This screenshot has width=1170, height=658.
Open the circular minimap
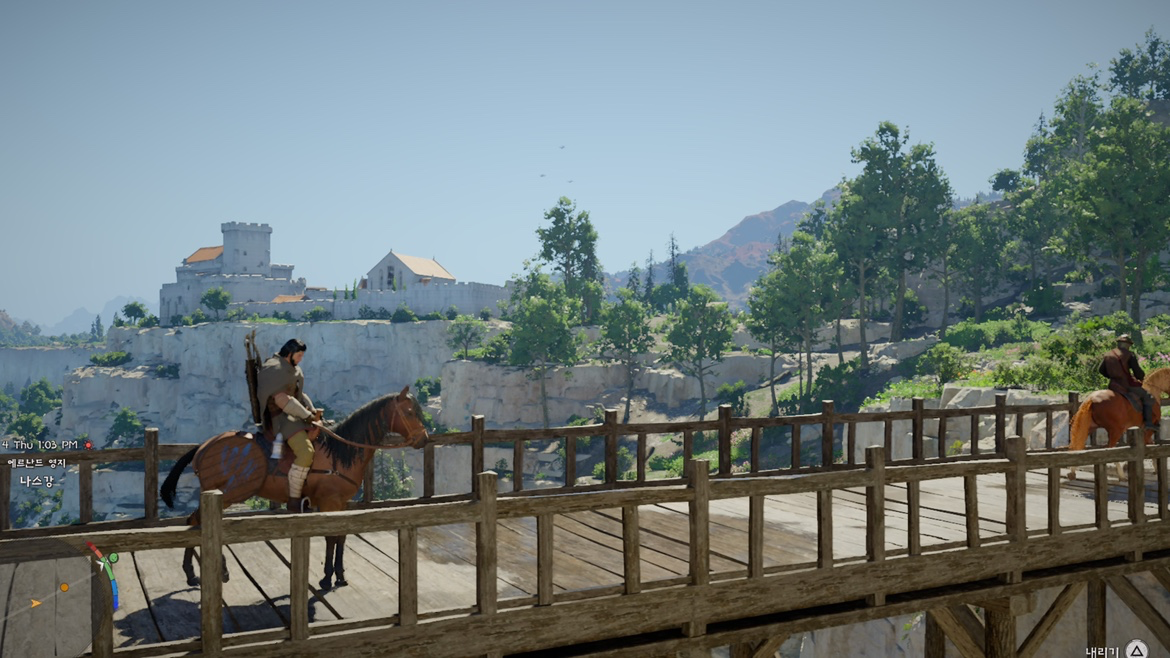tap(52, 600)
